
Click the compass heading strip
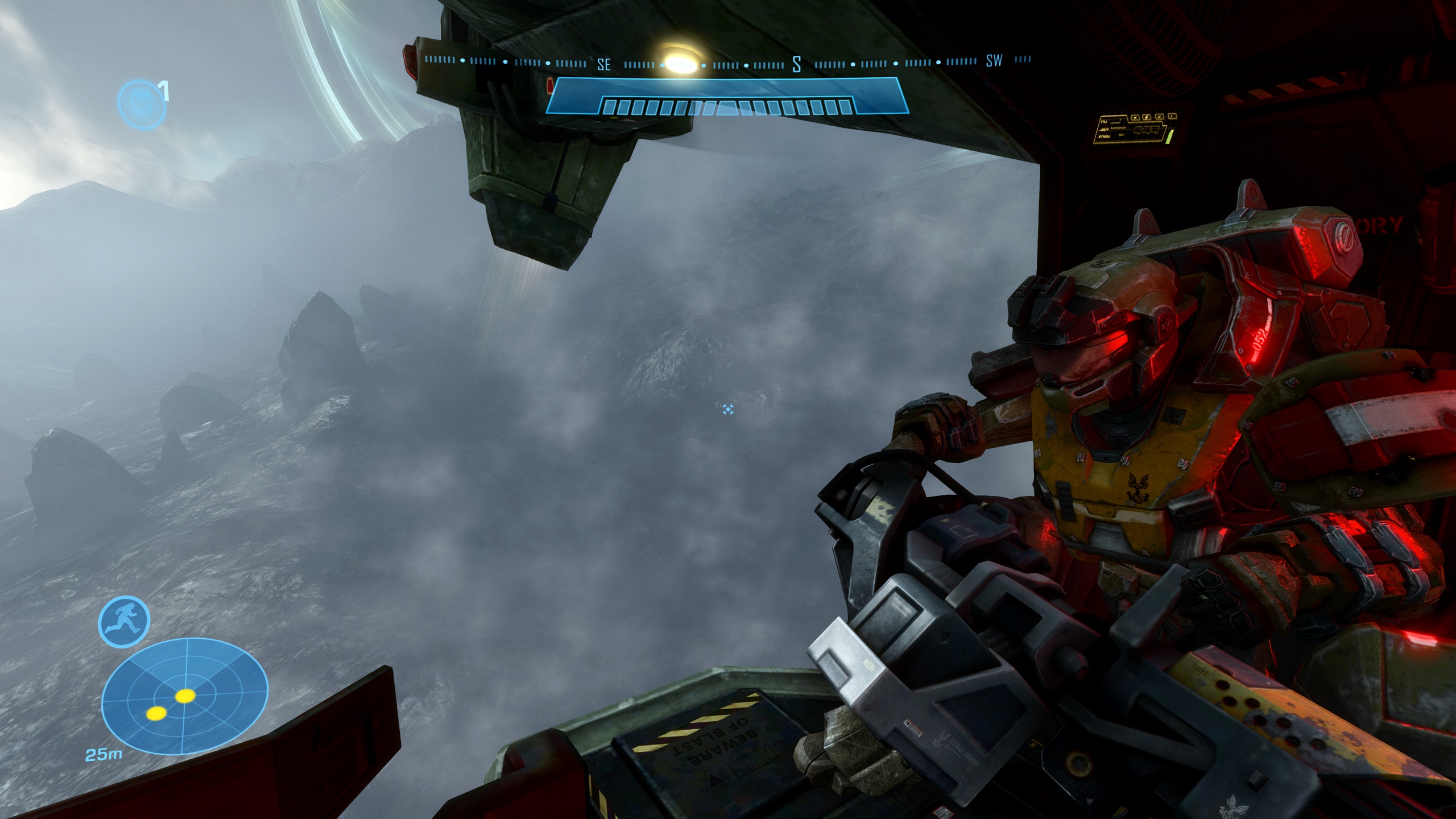click(727, 61)
